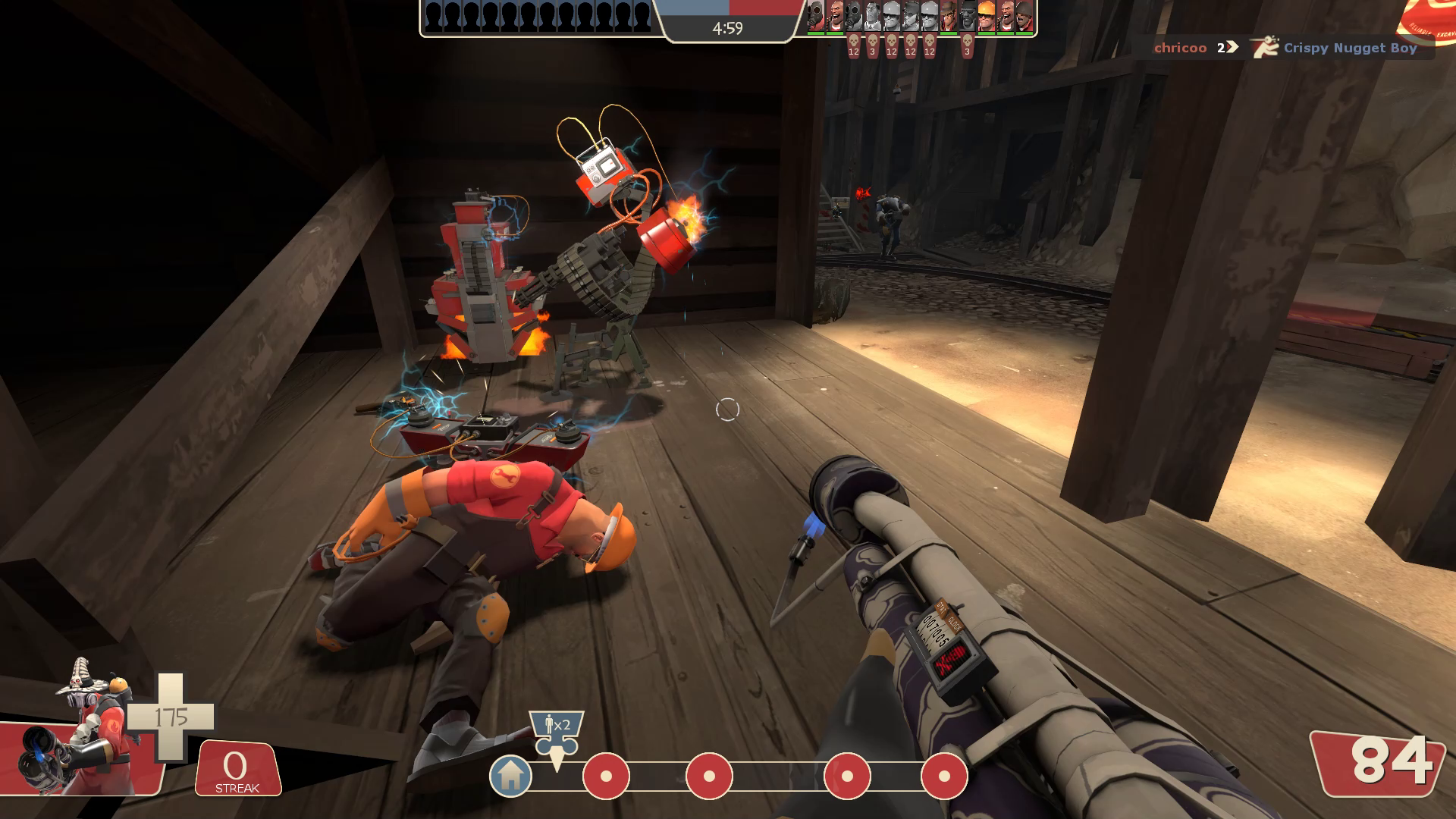Choose the living Sniper teammate portrait
1456x819 pixels.
(x=949, y=16)
